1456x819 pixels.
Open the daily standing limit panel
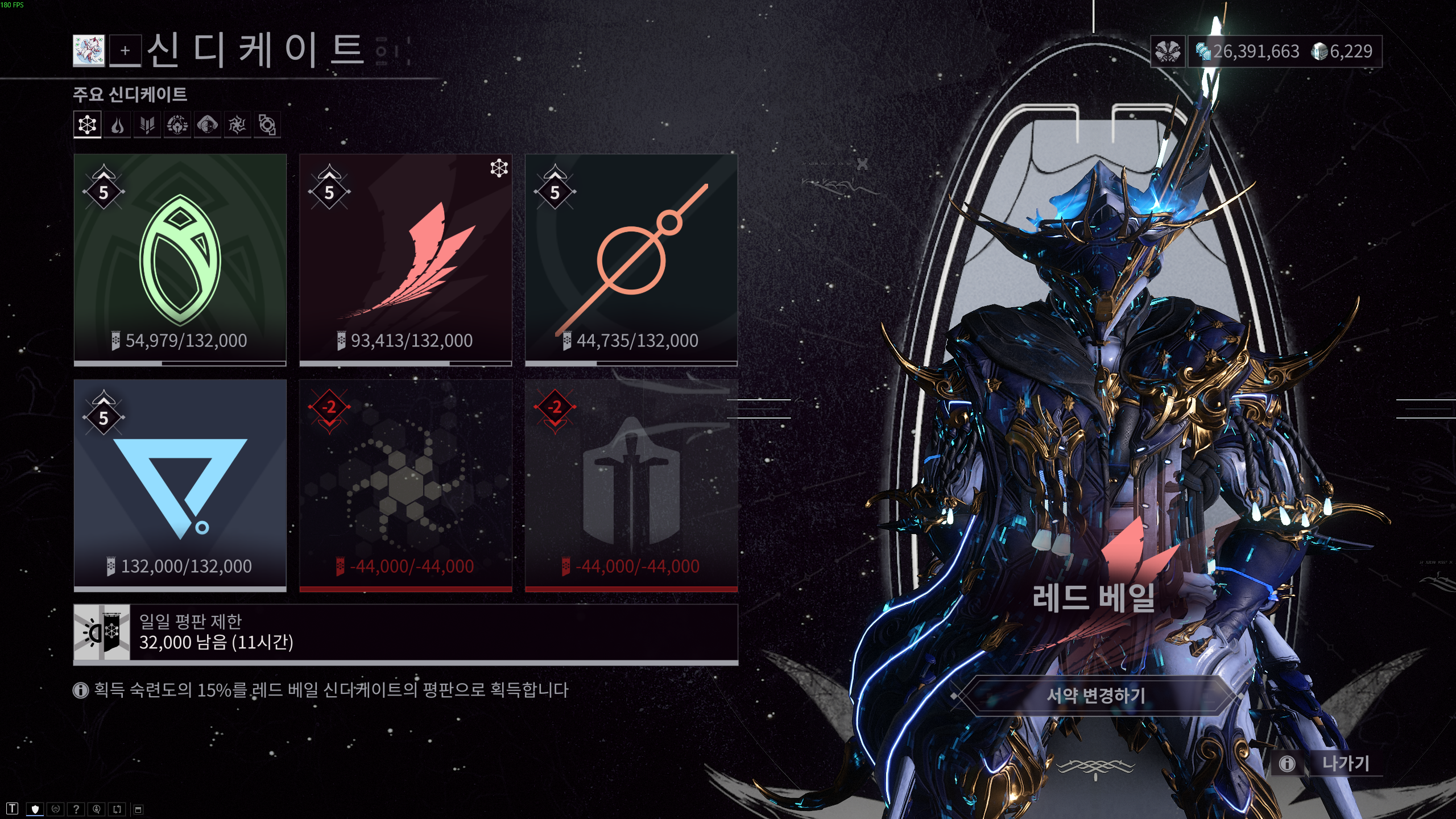coord(406,633)
